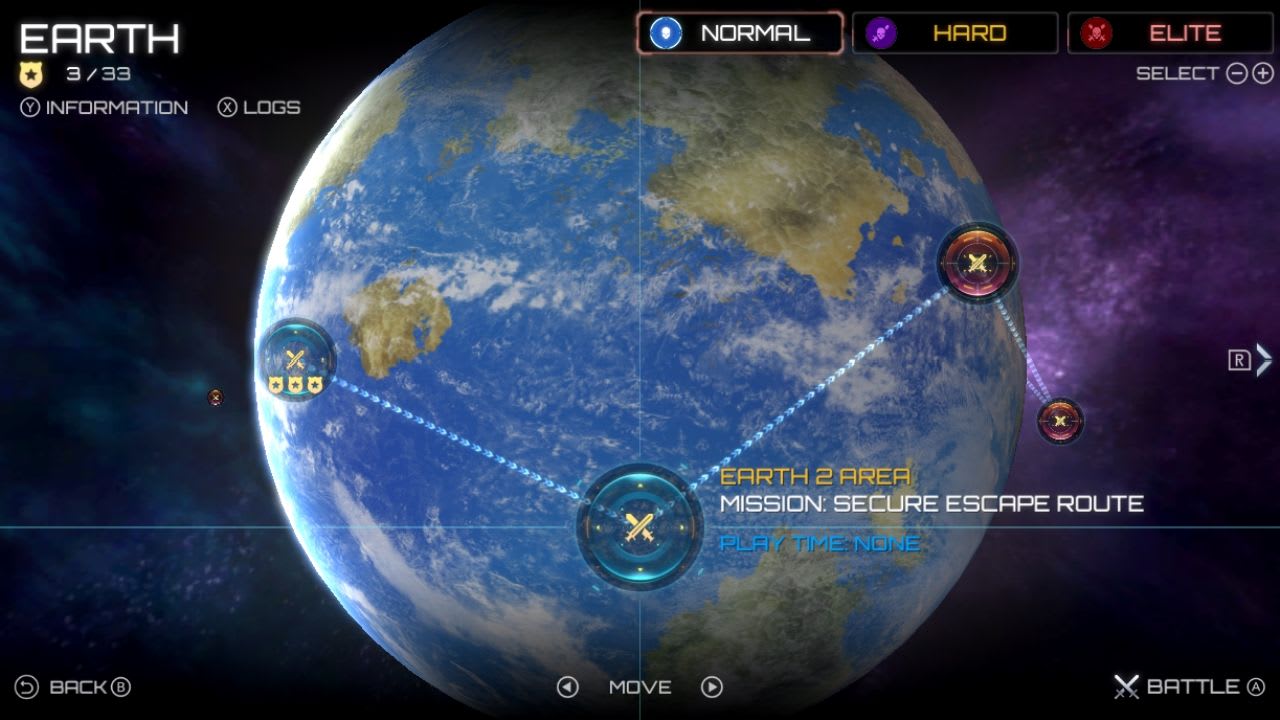Select the NORMAL difficulty option
Viewport: 1280px width, 720px height.
[x=740, y=32]
